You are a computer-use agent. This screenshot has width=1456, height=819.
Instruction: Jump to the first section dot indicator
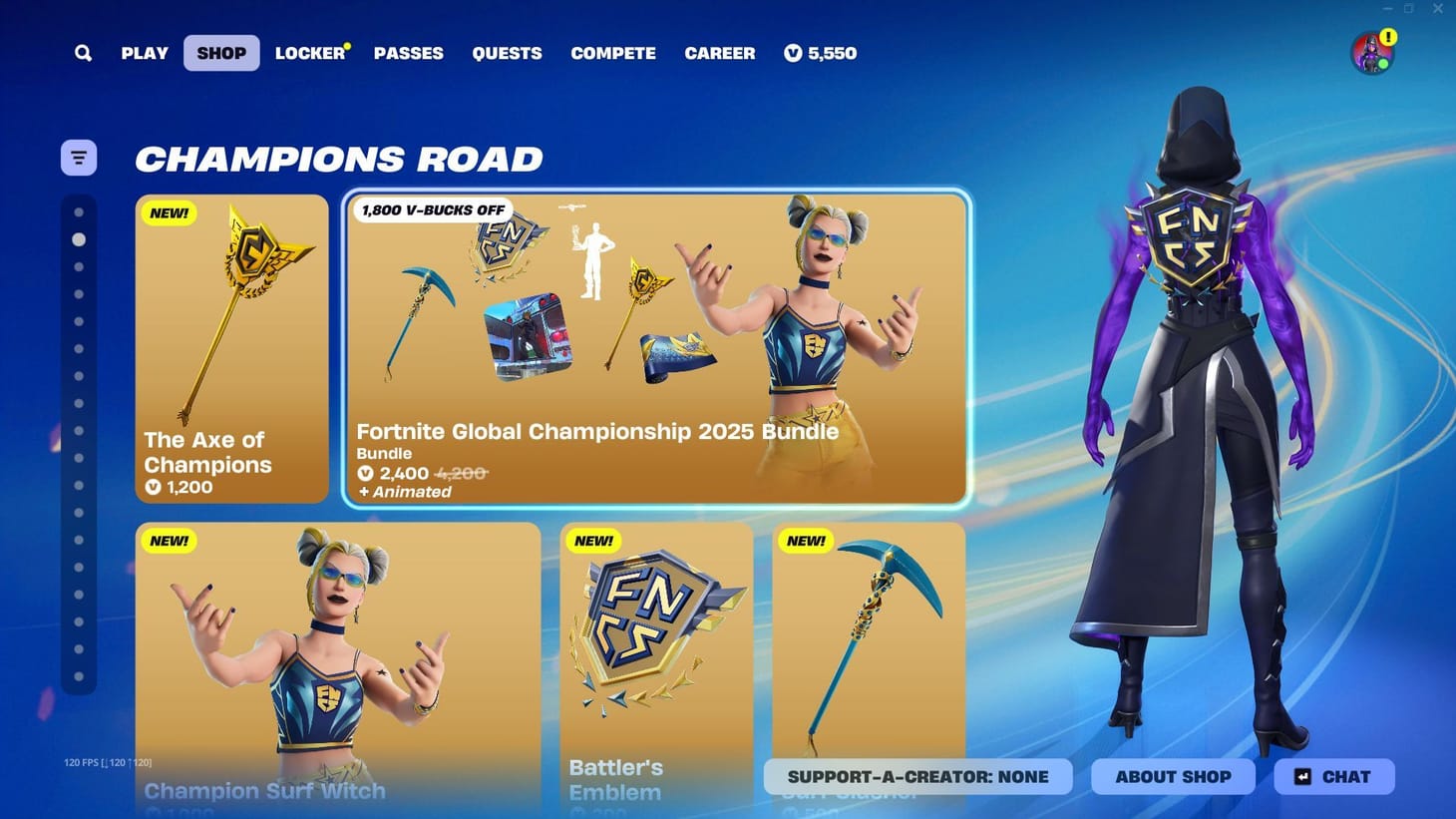(x=80, y=211)
